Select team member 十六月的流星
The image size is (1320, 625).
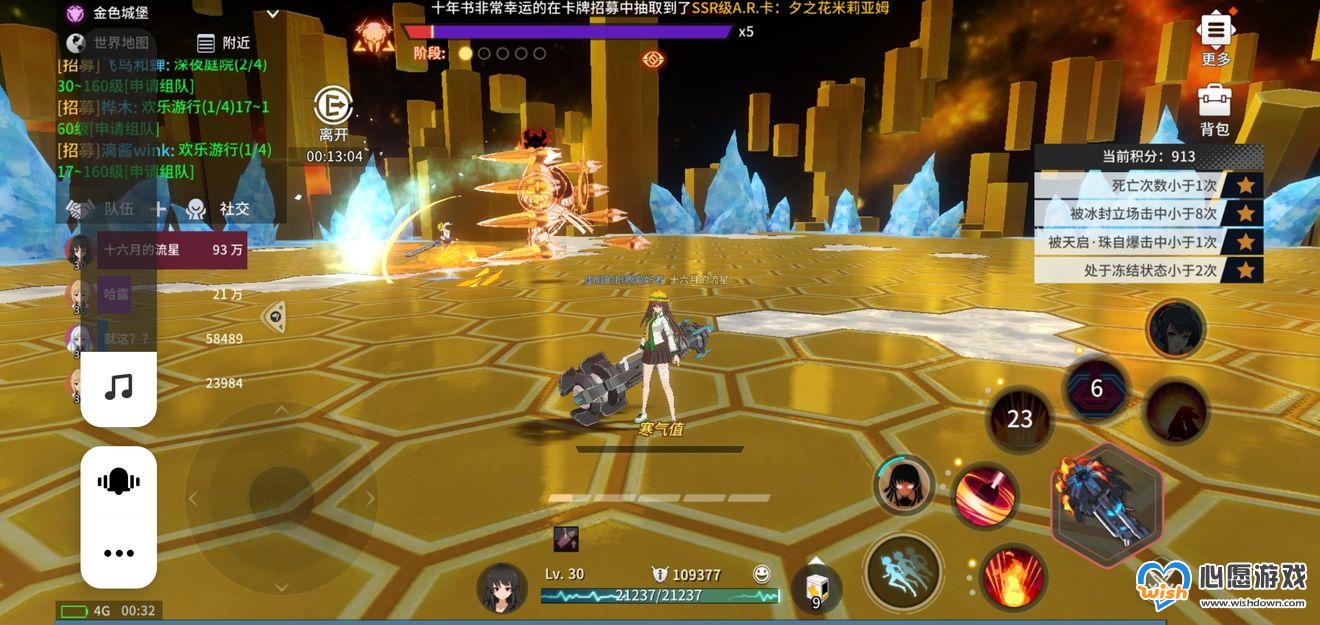click(155, 250)
